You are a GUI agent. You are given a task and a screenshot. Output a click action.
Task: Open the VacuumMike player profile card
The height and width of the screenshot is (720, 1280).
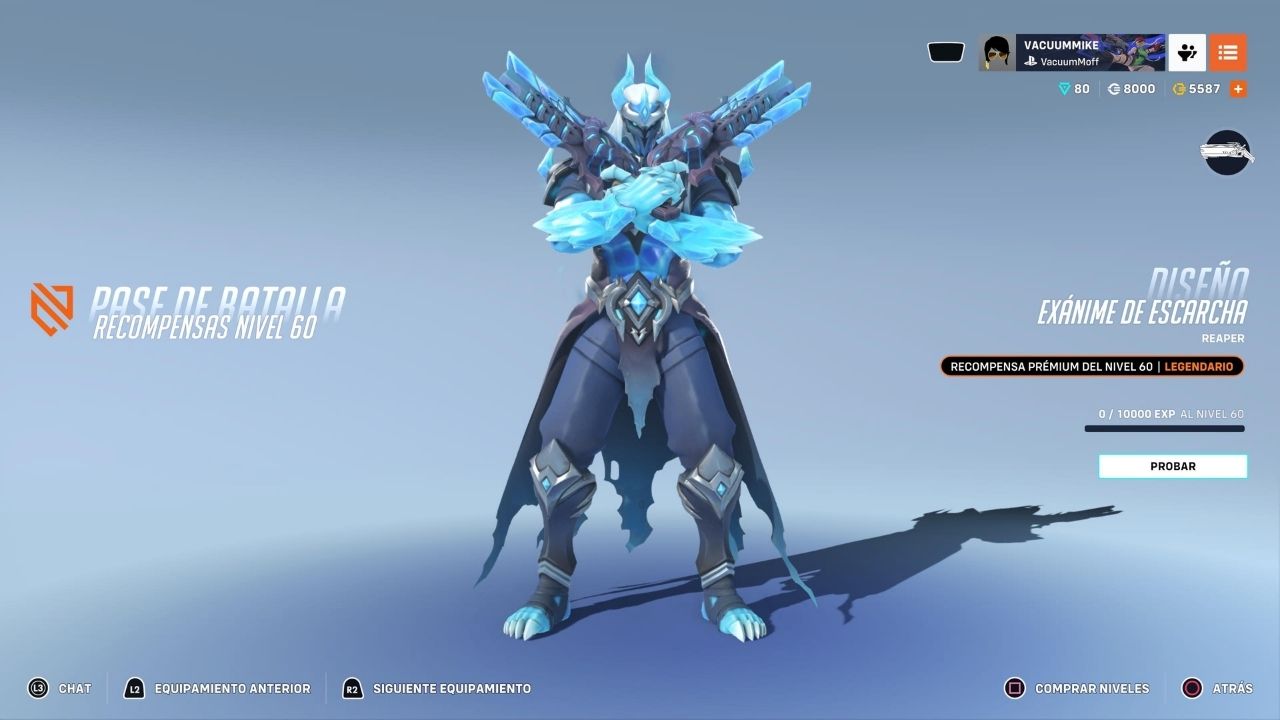pyautogui.click(x=1071, y=52)
